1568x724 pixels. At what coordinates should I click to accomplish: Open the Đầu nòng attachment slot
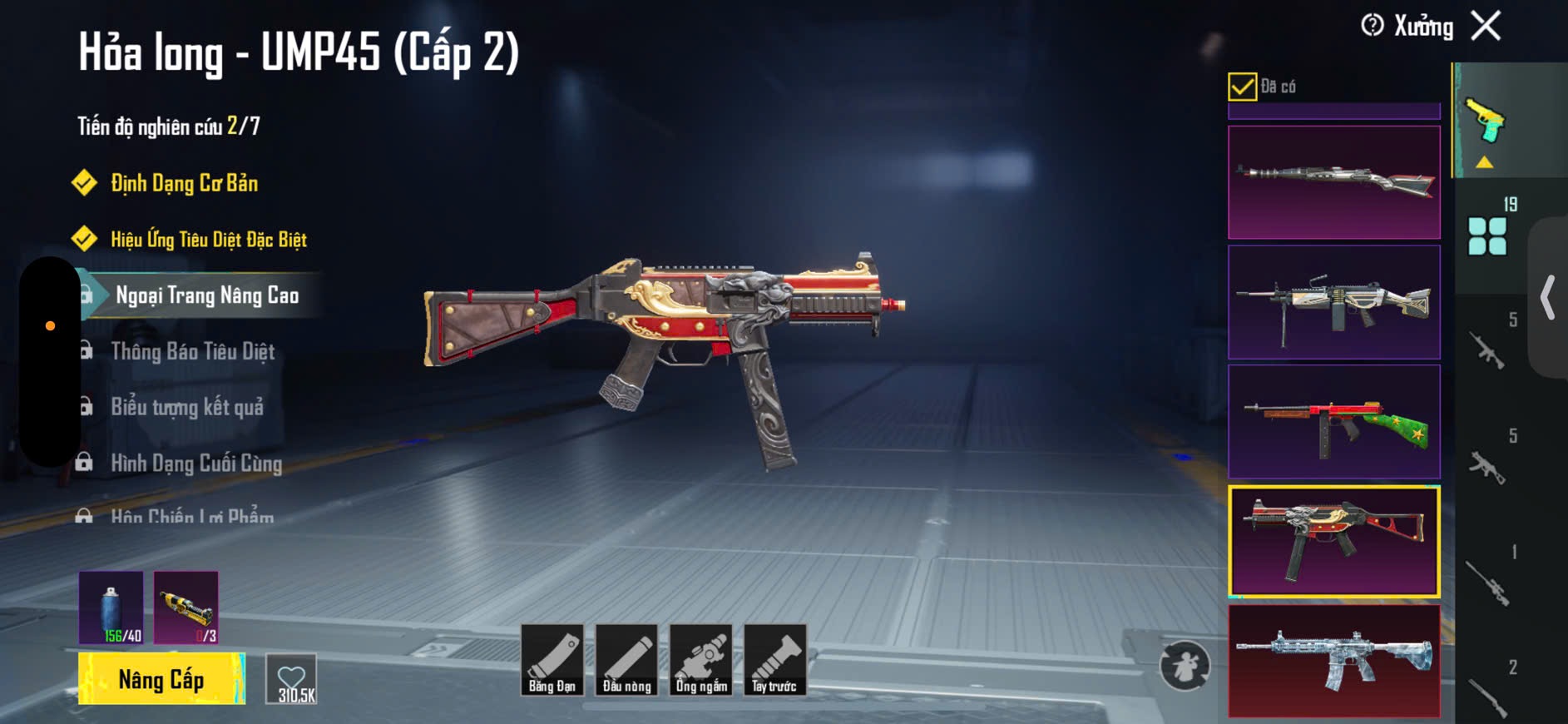626,660
